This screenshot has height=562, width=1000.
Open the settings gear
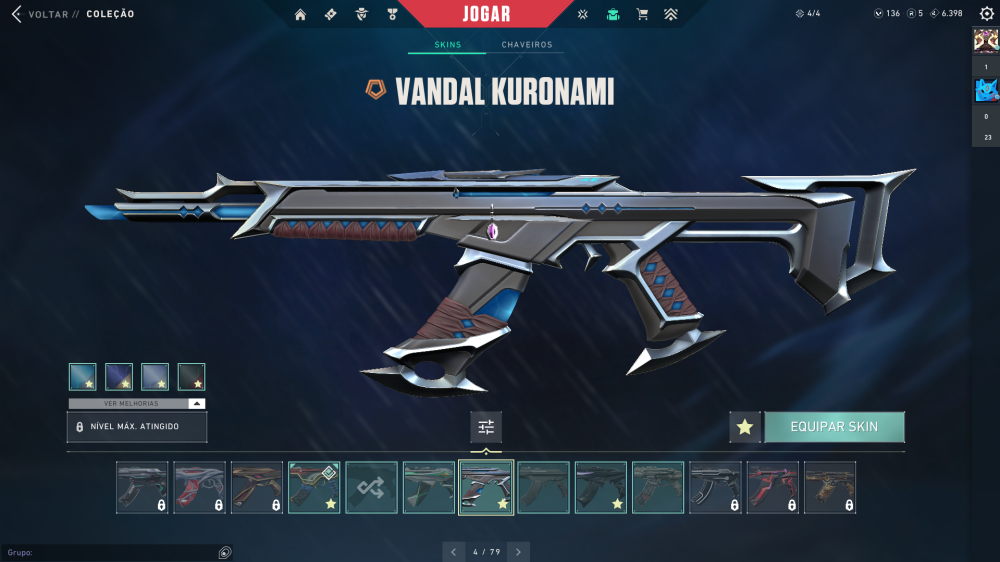(x=986, y=14)
